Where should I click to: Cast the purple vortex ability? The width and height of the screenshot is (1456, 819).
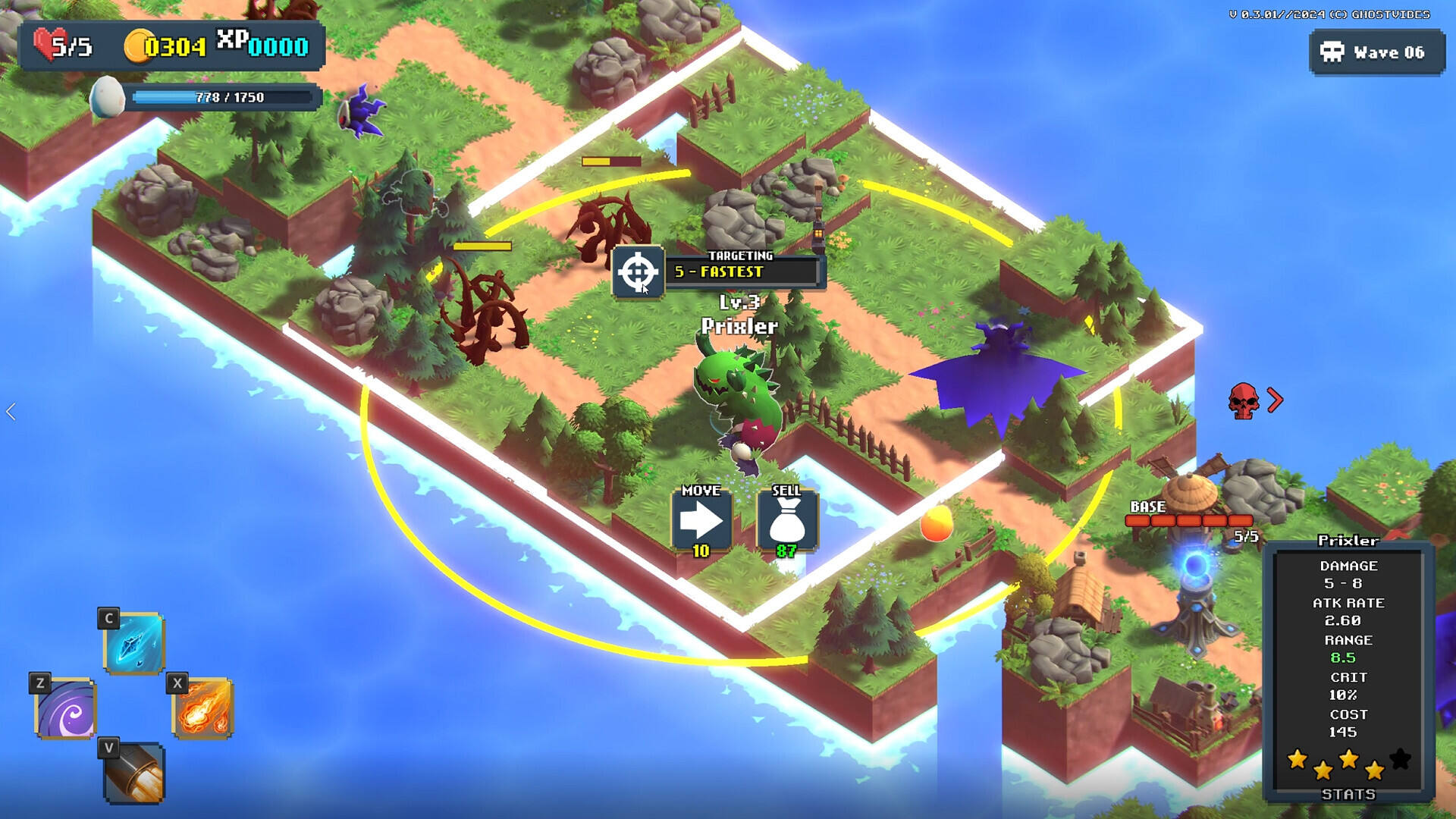[x=66, y=709]
